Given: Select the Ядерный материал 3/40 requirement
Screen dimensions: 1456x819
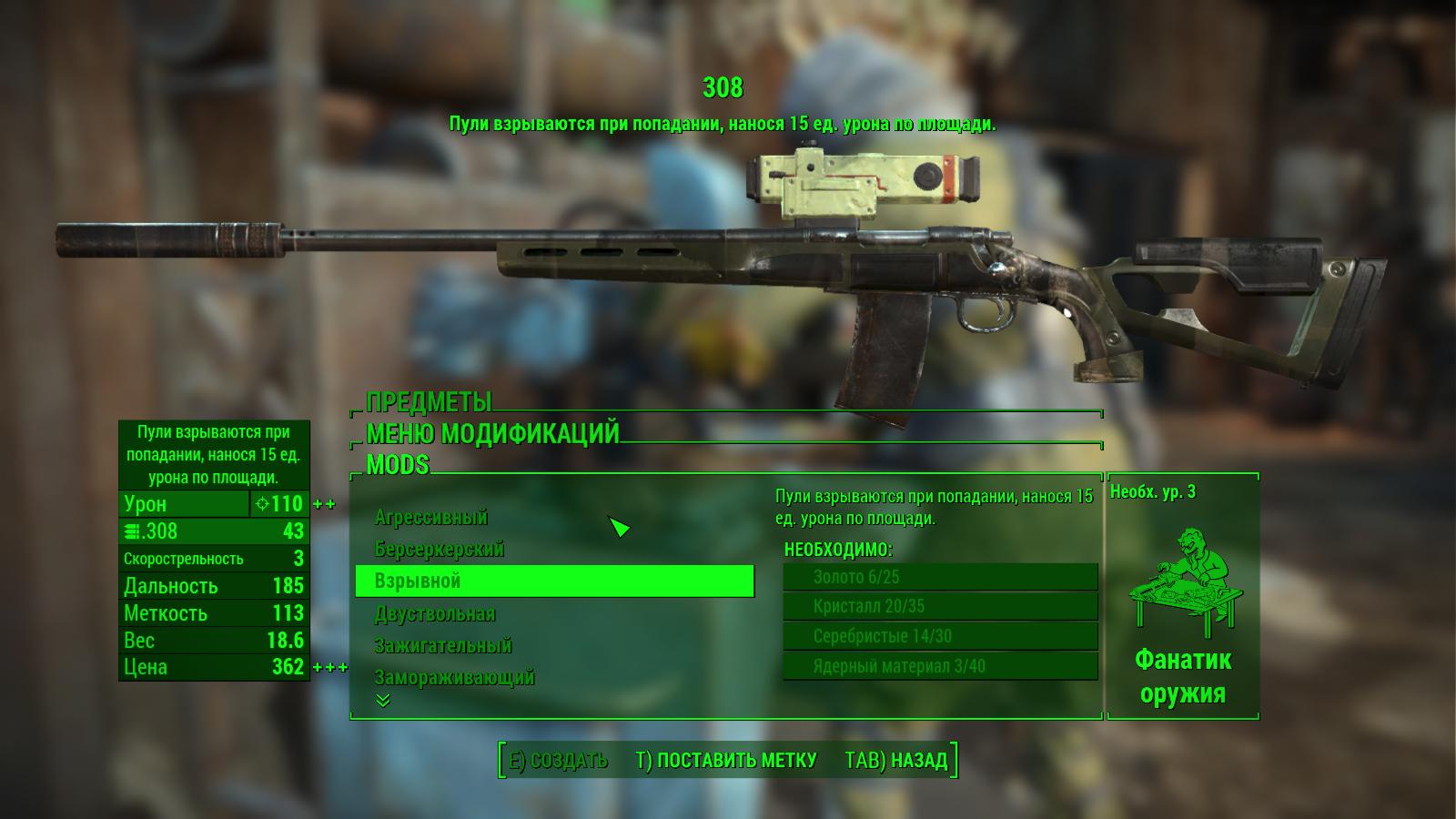Looking at the screenshot, I should 940,667.
